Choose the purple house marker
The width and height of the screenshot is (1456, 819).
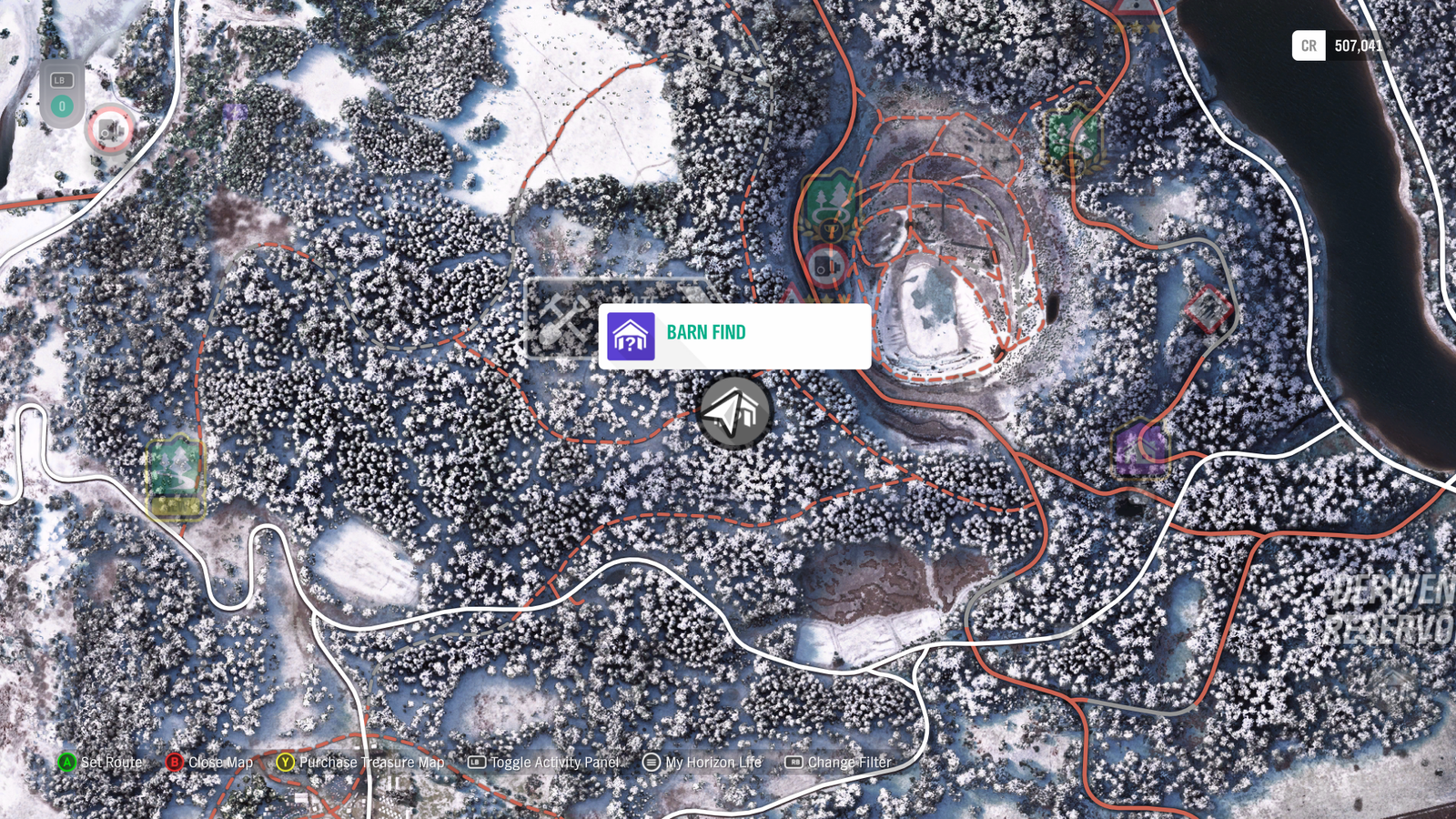pos(1139,449)
